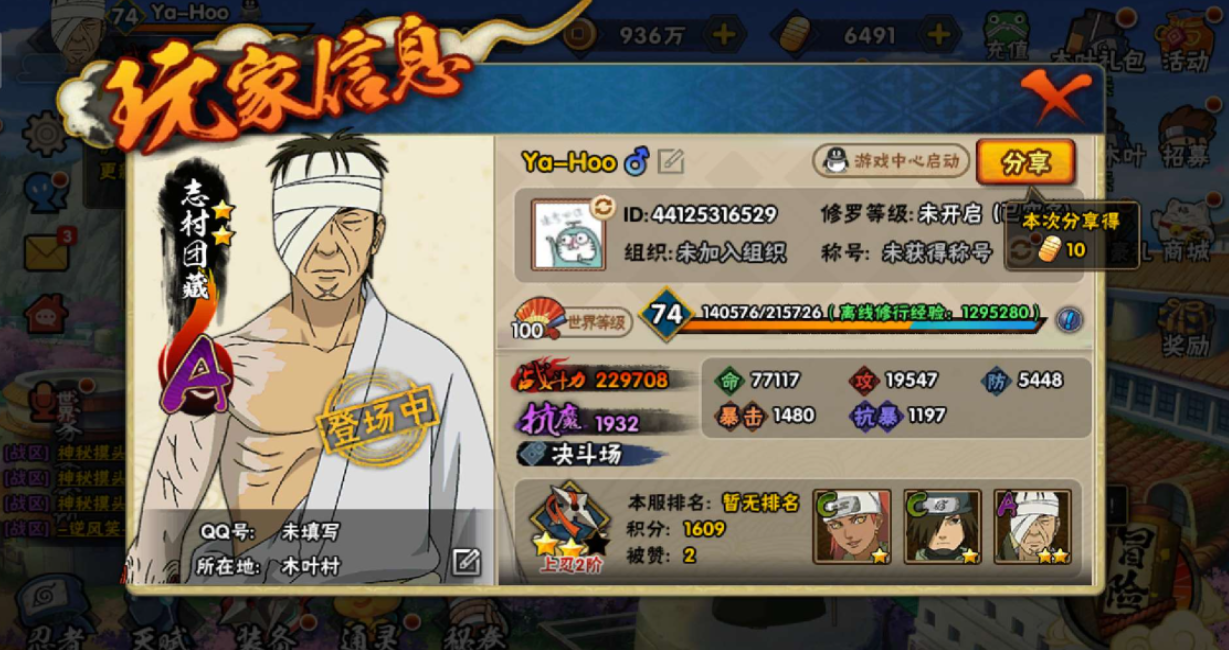Select the black-haired C-rank ninja portrait
The width and height of the screenshot is (1229, 650).
coord(942,526)
